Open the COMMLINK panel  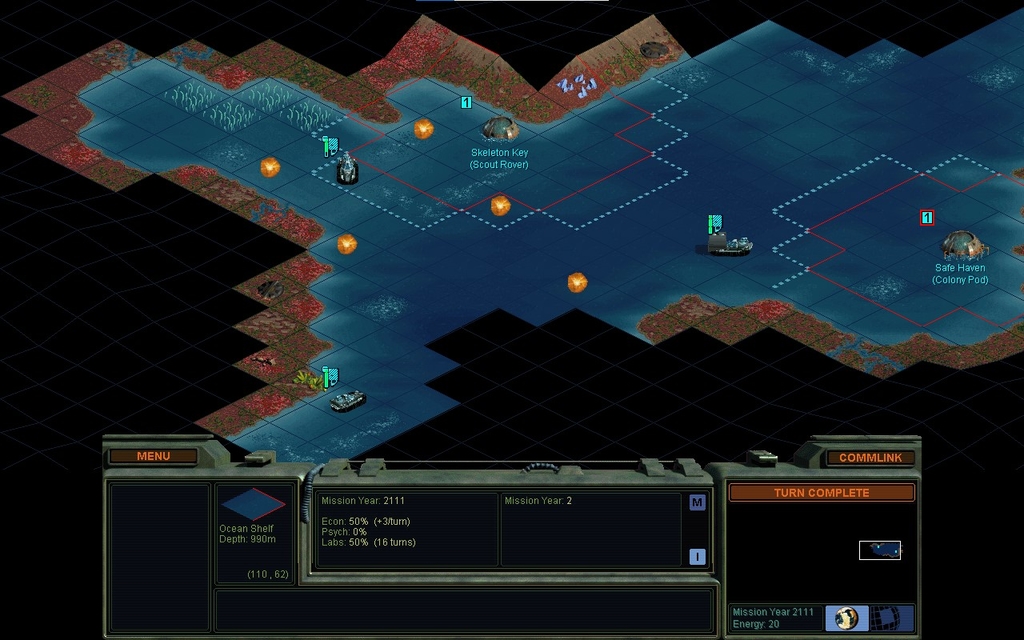point(869,457)
